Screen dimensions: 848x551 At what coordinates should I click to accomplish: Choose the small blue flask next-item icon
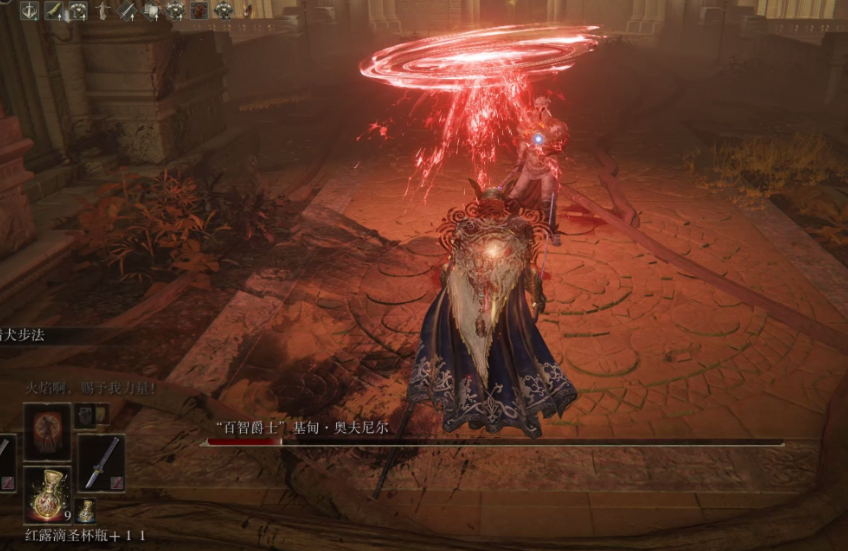point(87,510)
